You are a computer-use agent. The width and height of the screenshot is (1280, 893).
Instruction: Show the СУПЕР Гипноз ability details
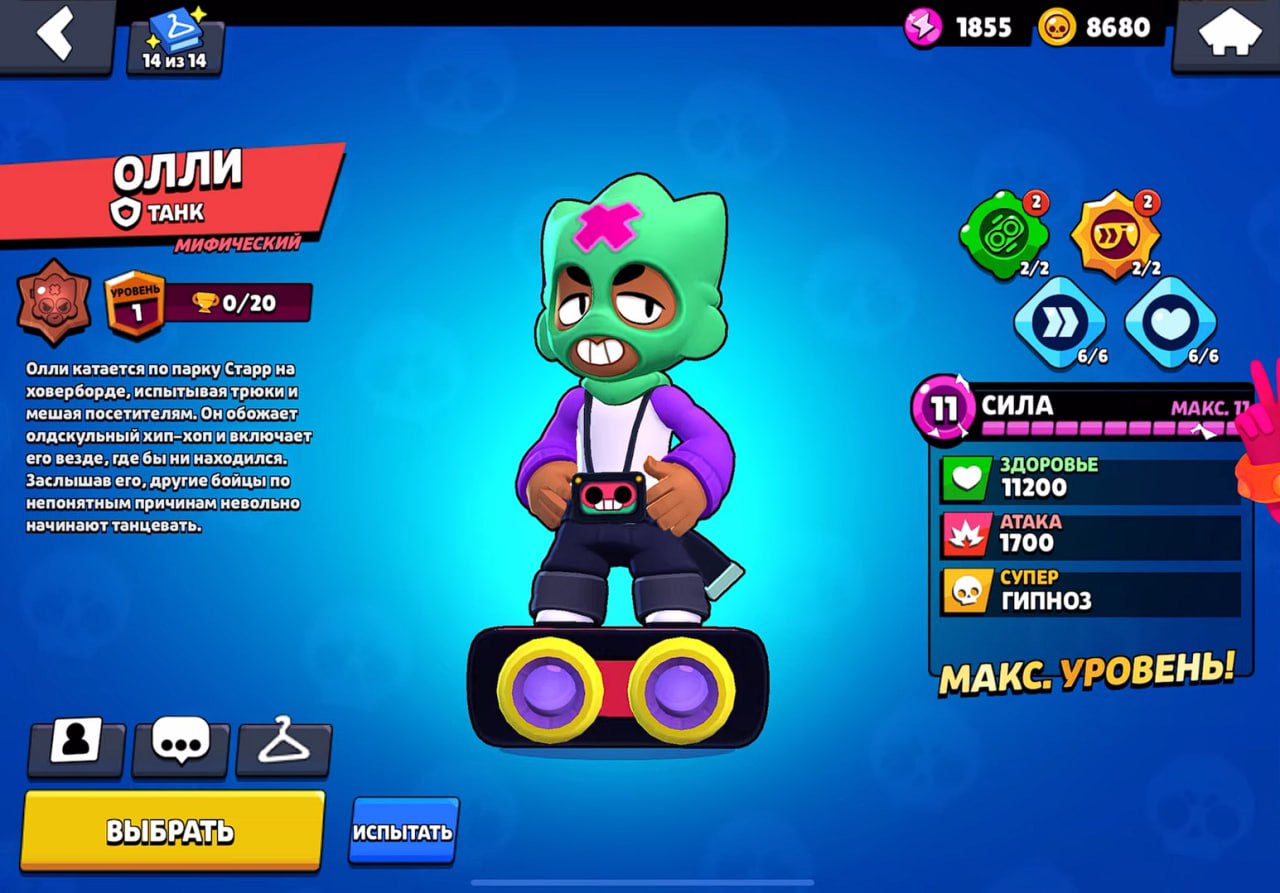coord(1090,592)
